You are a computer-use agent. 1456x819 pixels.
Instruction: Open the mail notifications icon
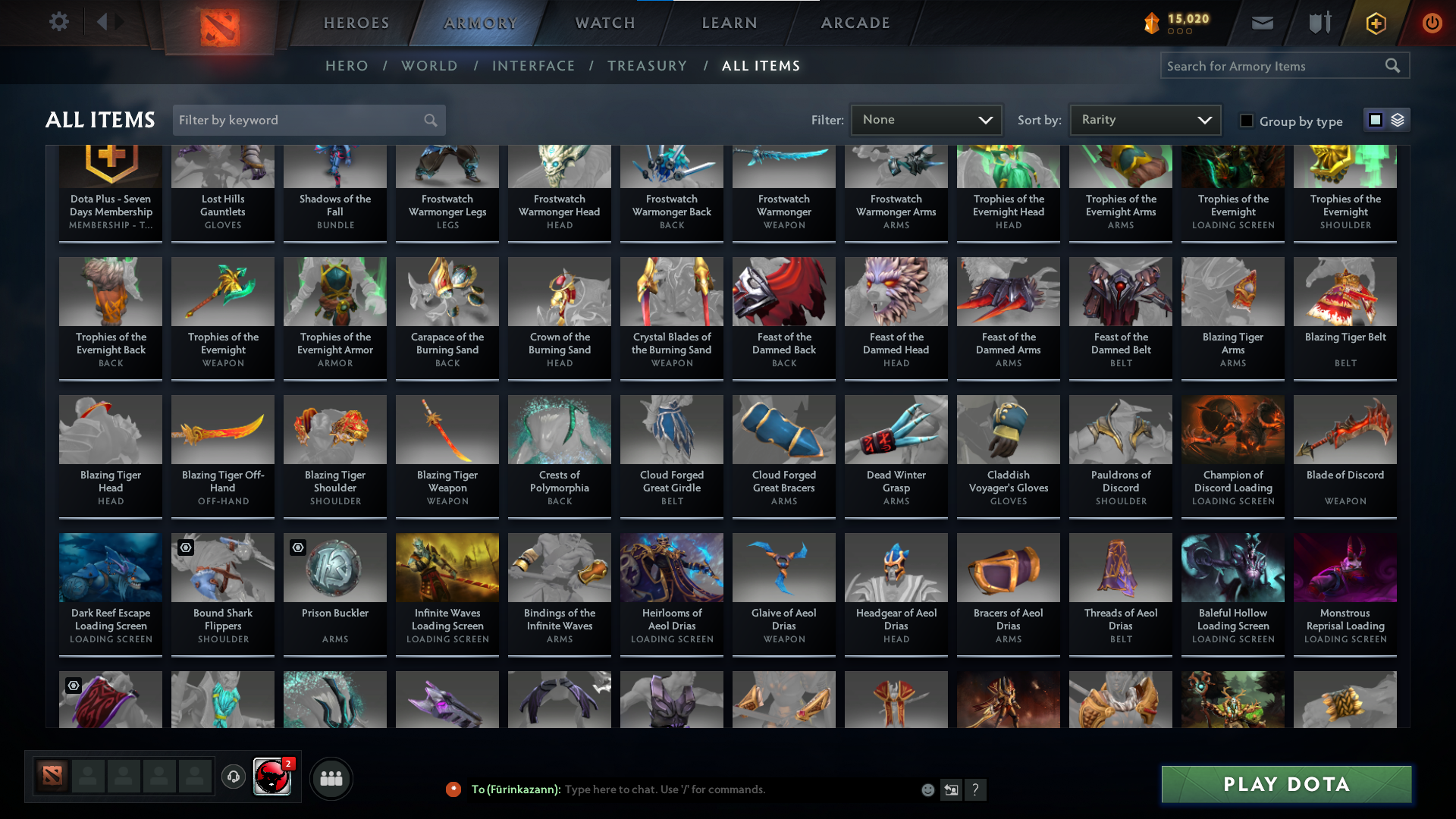pos(1261,23)
